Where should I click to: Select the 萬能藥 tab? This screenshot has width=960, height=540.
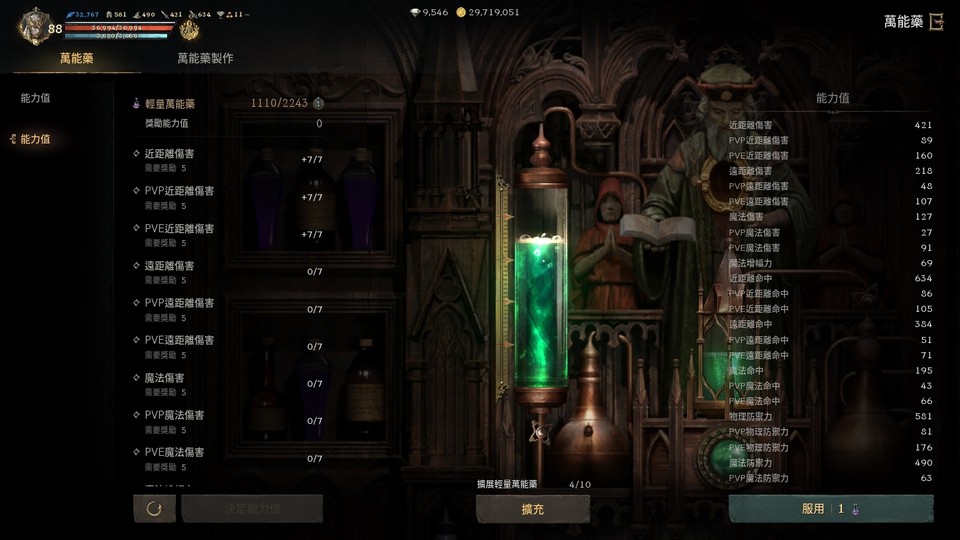[76, 58]
